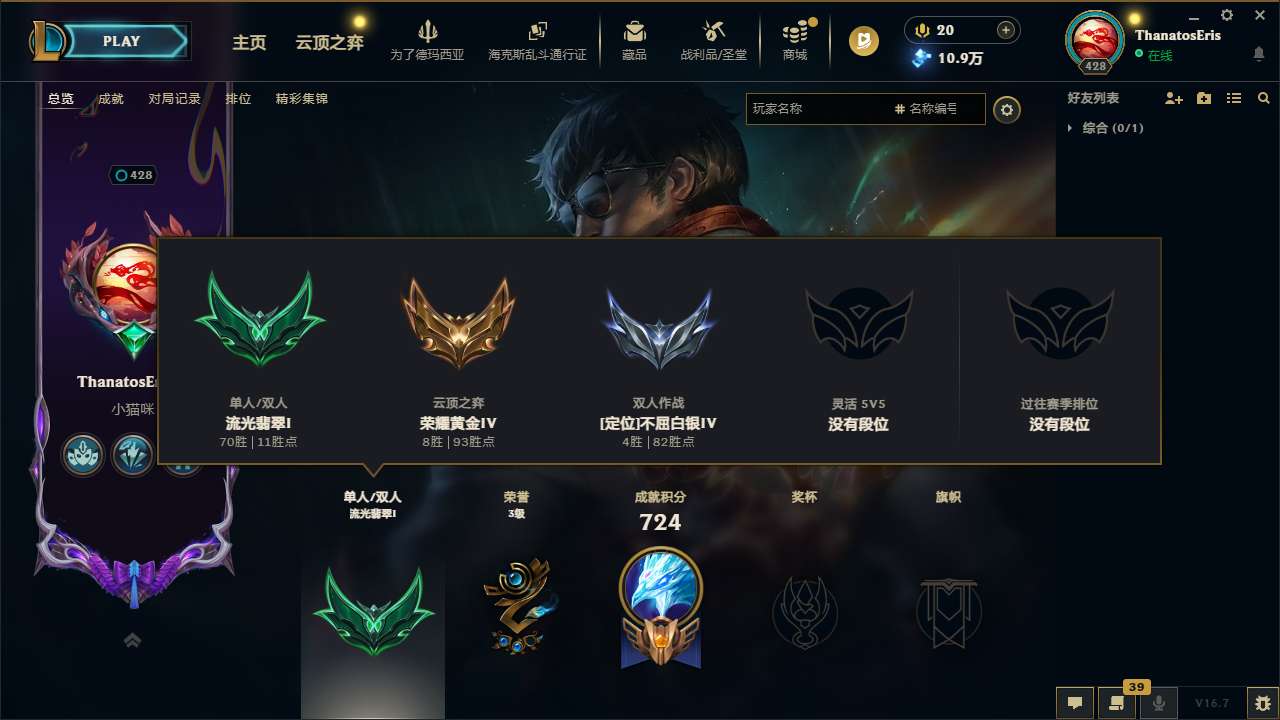Open voice chat microphone settings
Viewport: 1280px width, 720px height.
[1160, 703]
